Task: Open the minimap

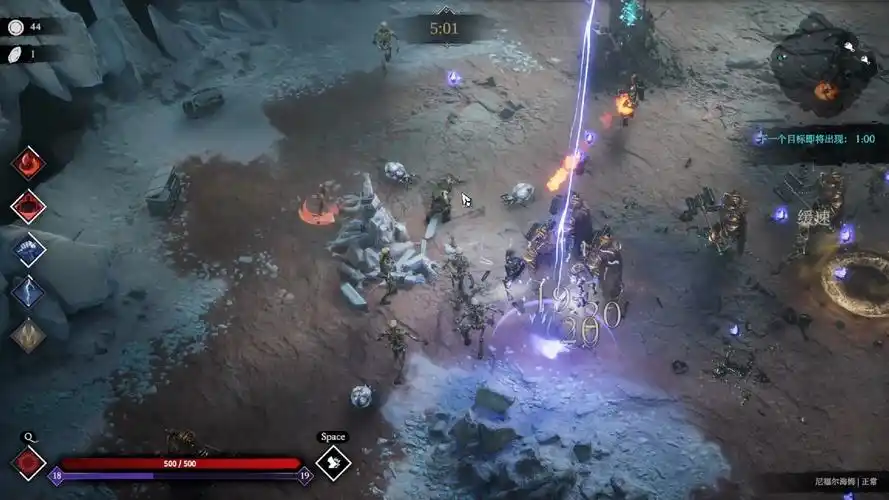Action: point(823,65)
